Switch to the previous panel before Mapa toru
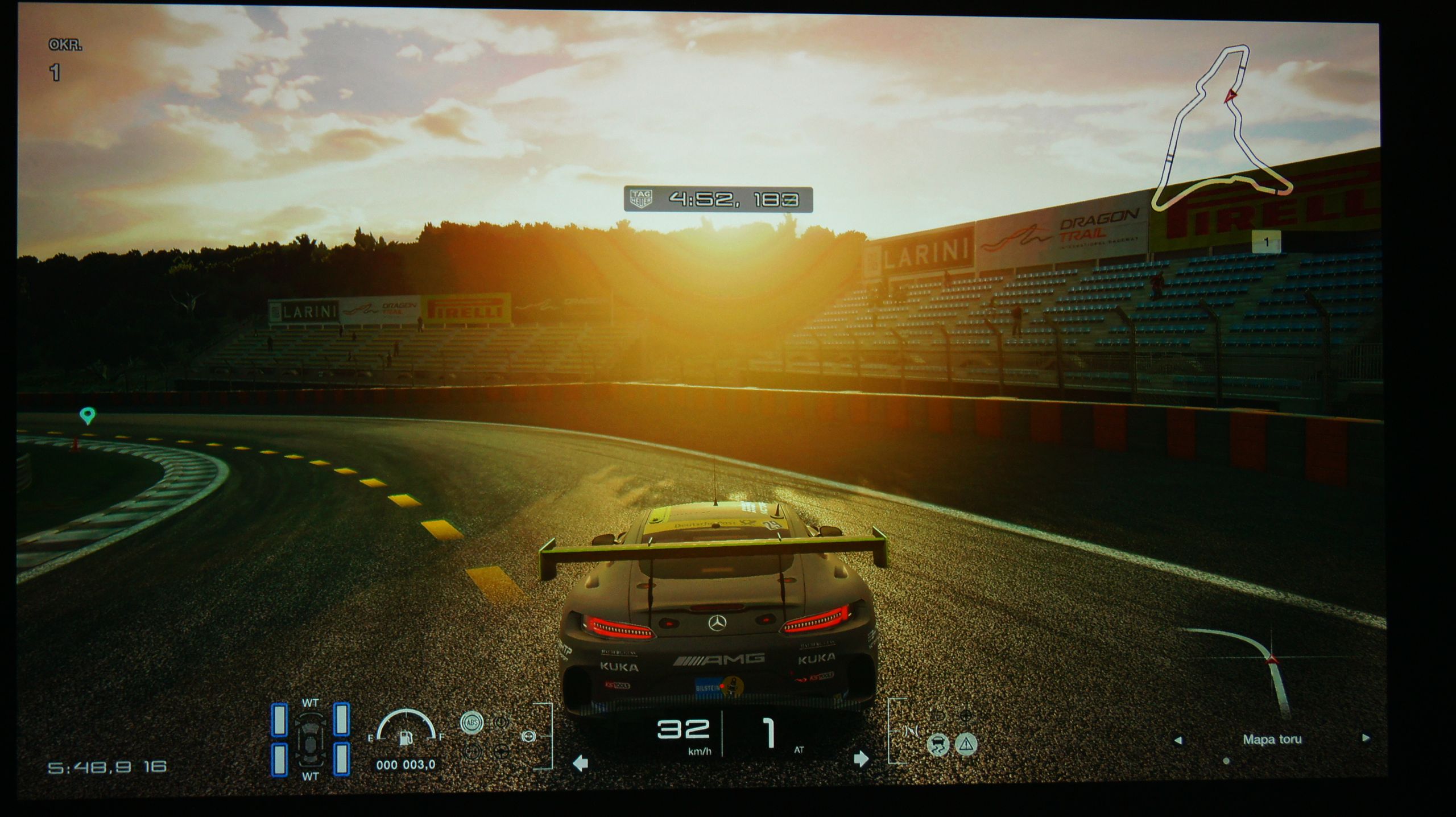The image size is (1456, 817). coord(1178,740)
